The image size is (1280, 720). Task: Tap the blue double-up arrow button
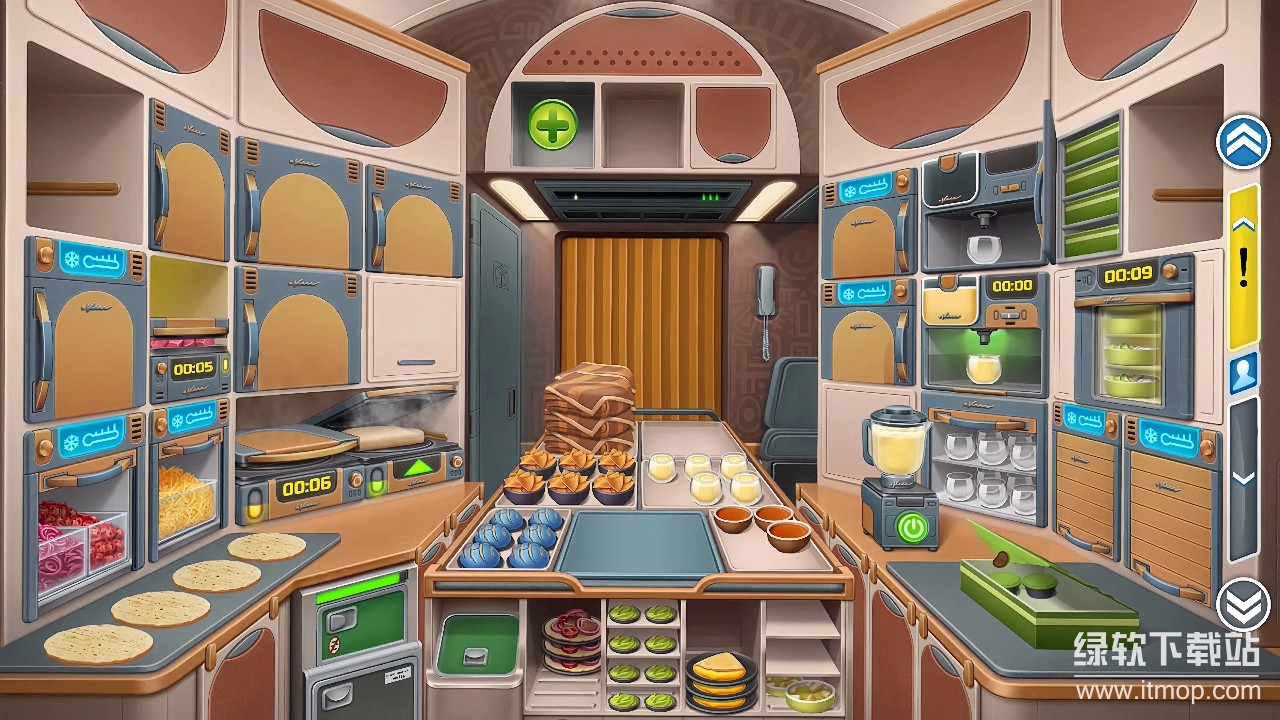(x=1243, y=142)
